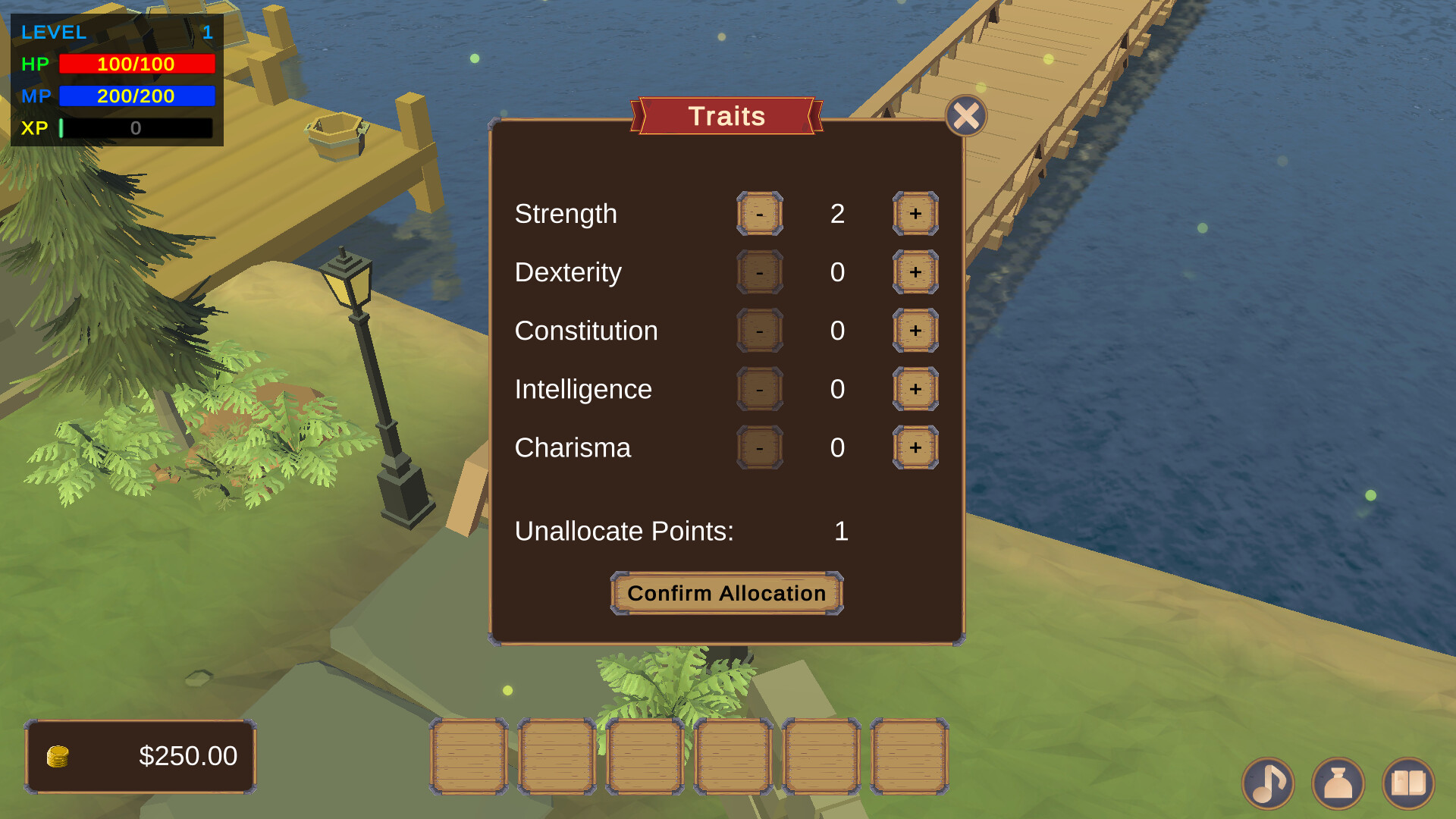Screen dimensions: 1456x819
Task: Close the Traits dialog with the X
Action: coord(965,115)
